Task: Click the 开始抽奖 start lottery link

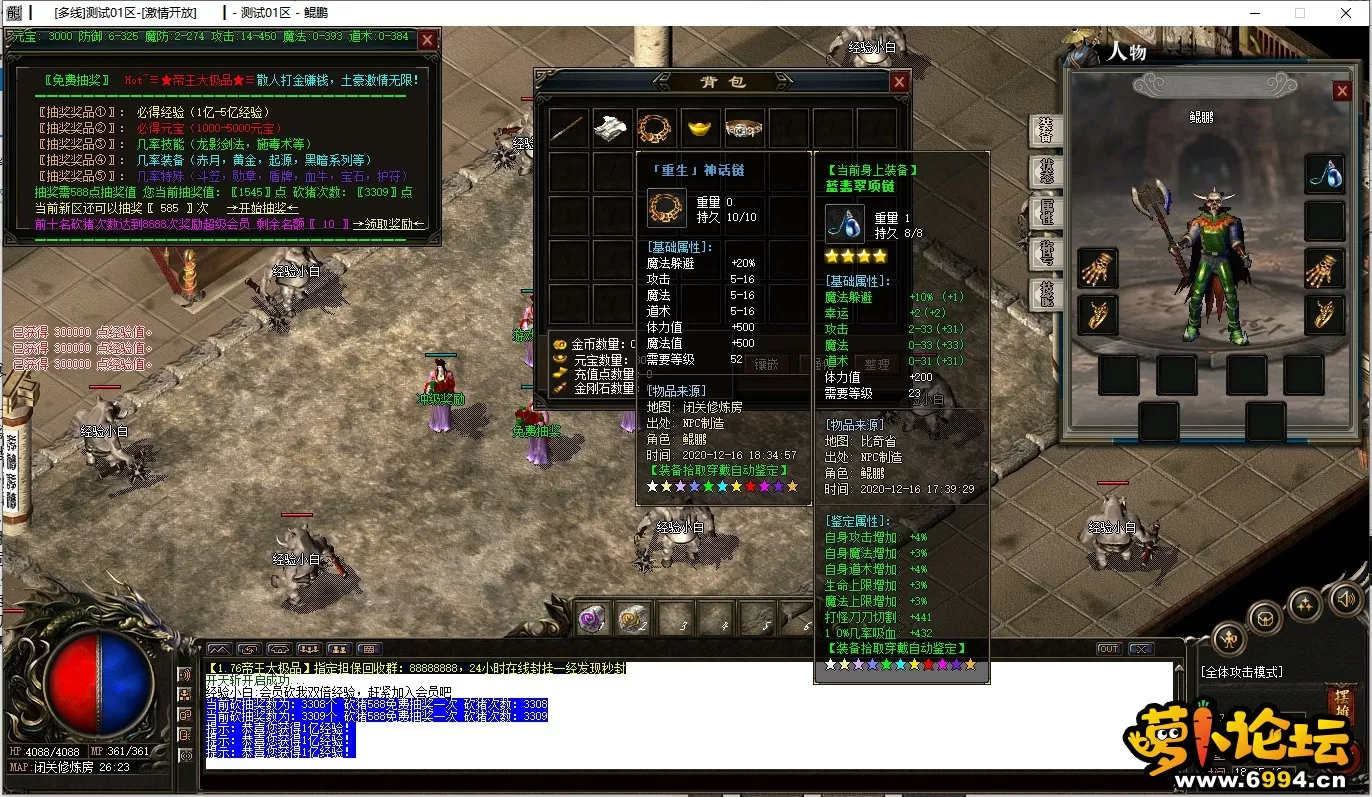Action: tap(262, 208)
